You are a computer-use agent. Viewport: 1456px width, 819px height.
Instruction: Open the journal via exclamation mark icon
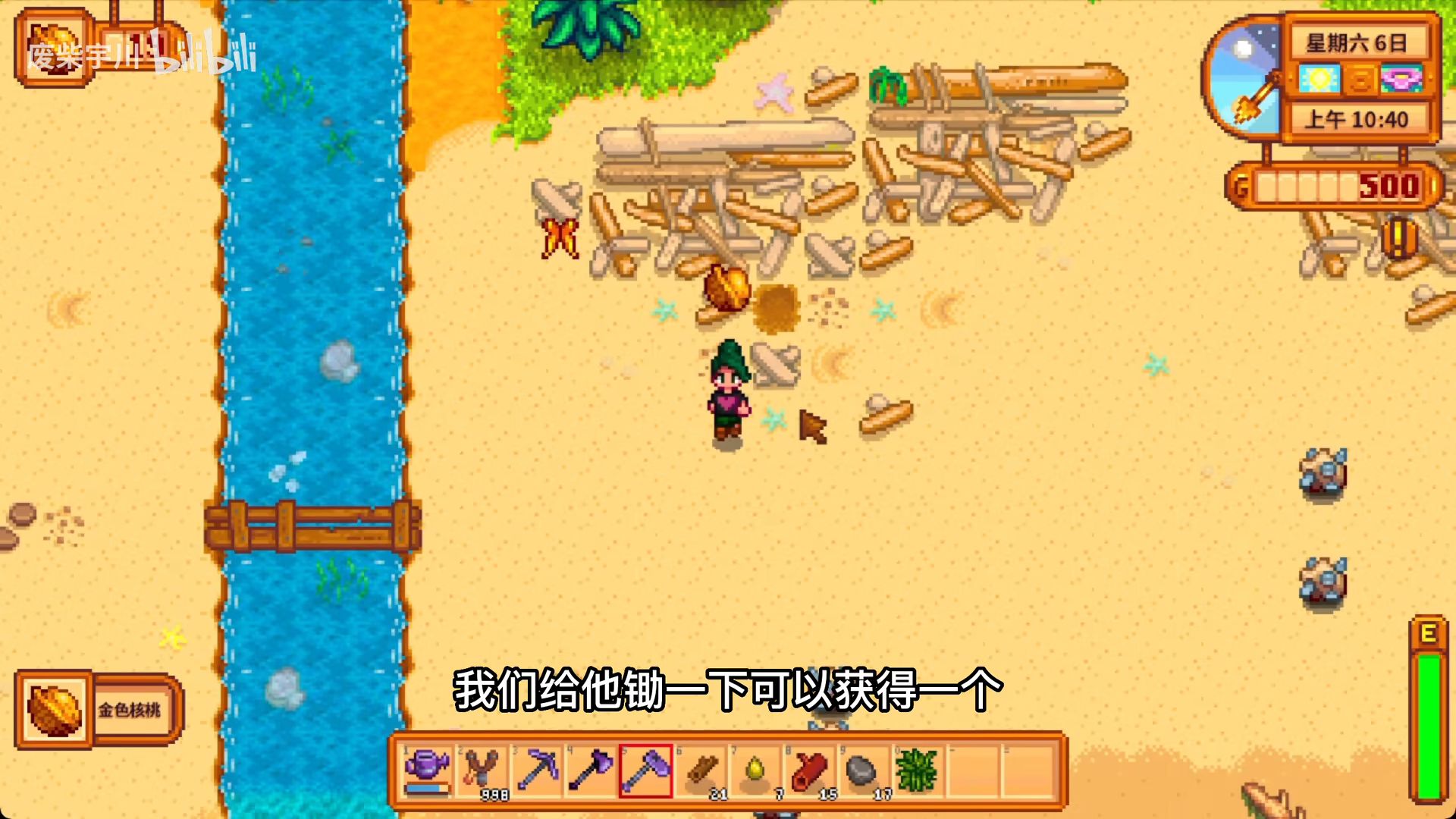pyautogui.click(x=1397, y=237)
